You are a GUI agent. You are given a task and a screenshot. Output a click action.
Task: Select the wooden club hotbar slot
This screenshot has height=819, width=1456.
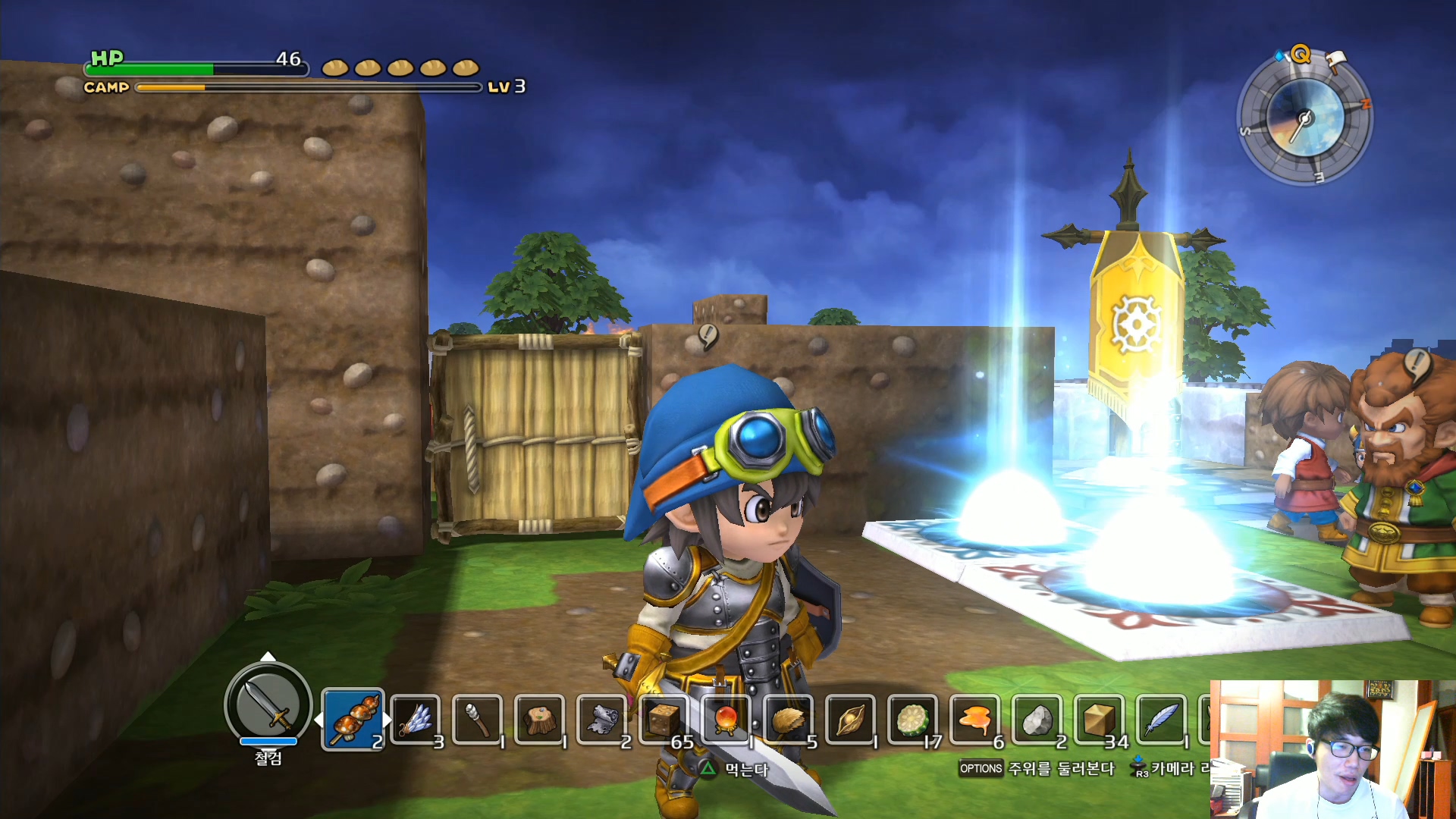478,719
